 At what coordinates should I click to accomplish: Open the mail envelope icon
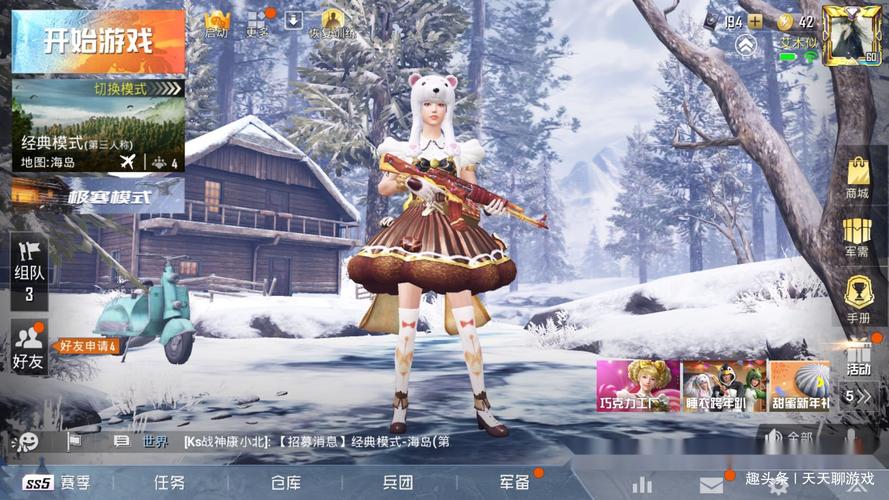click(711, 485)
